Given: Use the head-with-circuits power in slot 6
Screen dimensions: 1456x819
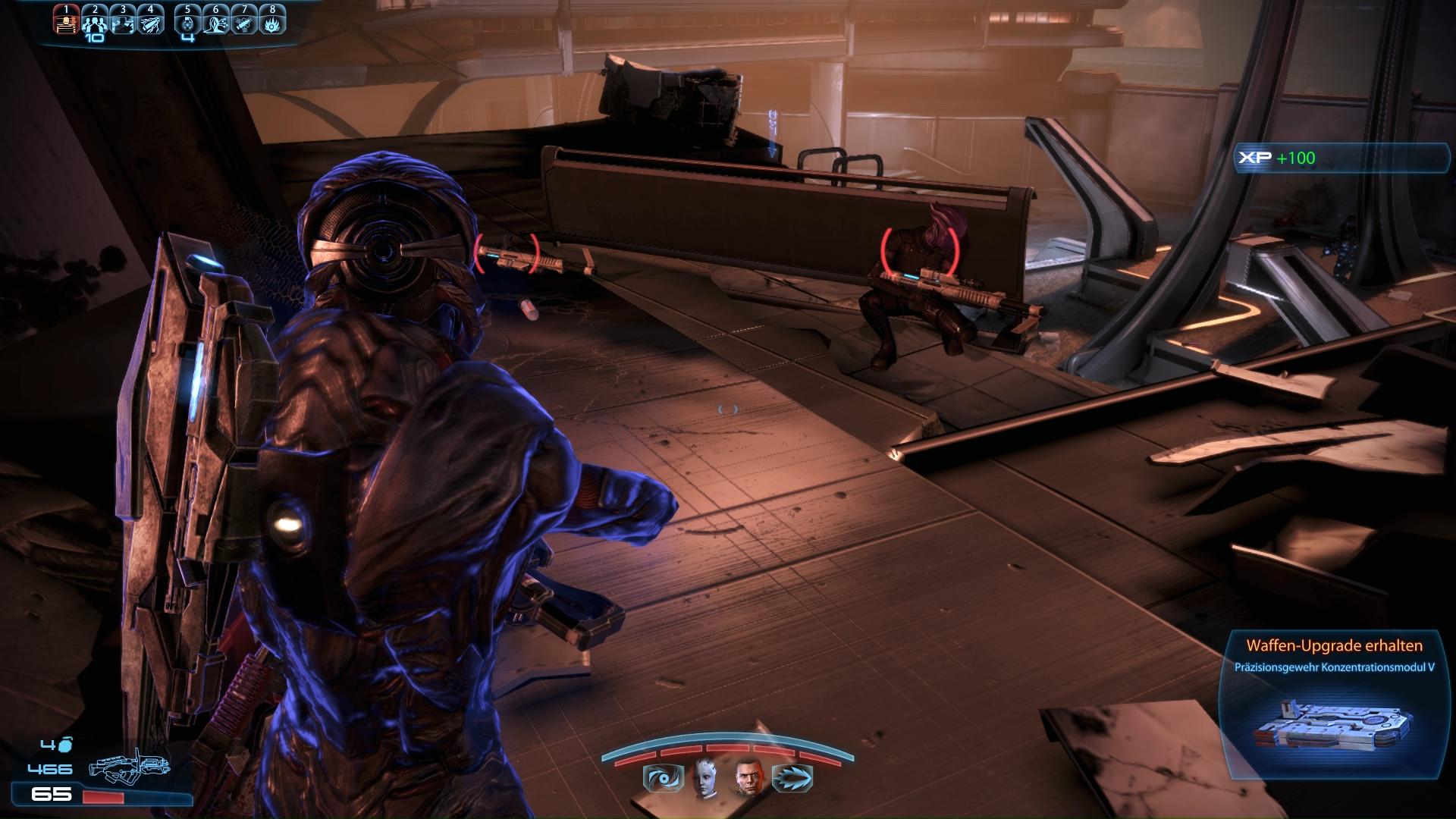Looking at the screenshot, I should [216, 22].
